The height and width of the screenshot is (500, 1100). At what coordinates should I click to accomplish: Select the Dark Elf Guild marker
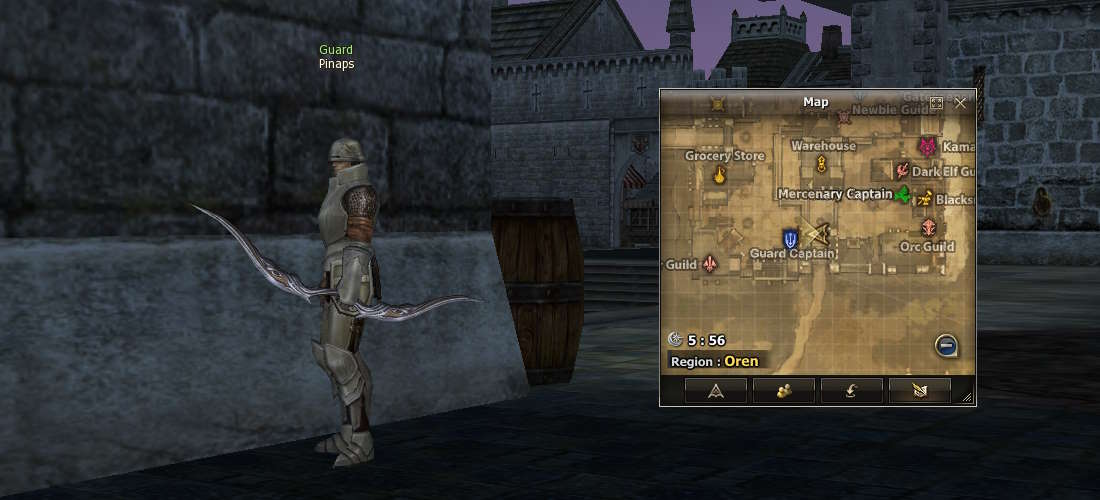[903, 172]
